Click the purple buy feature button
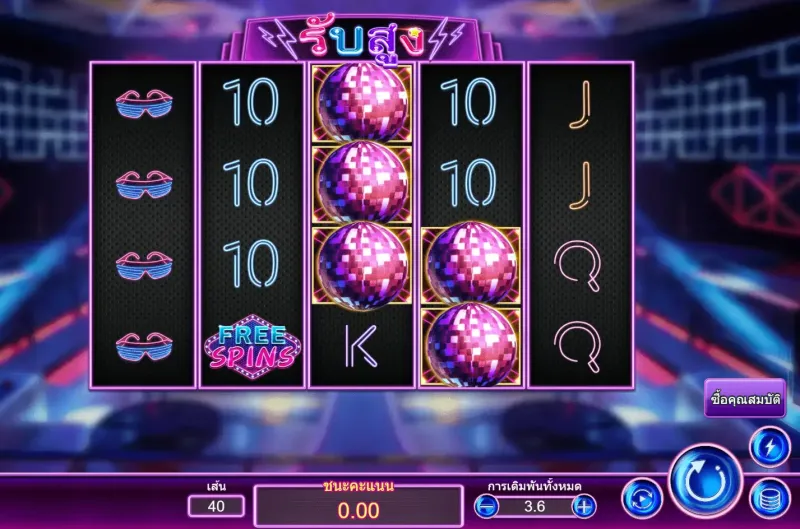 click(x=744, y=398)
